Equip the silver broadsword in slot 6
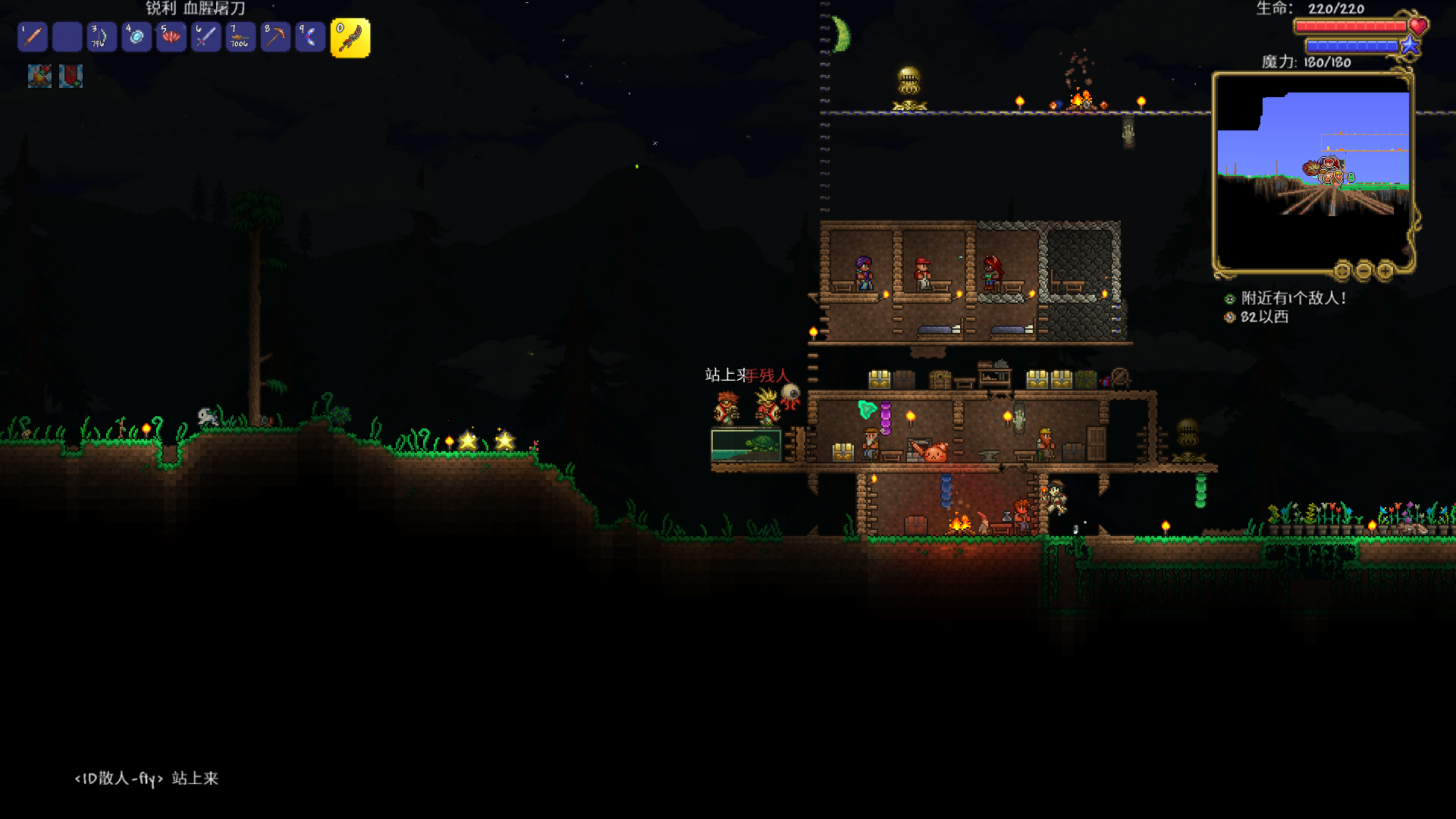 [x=206, y=36]
